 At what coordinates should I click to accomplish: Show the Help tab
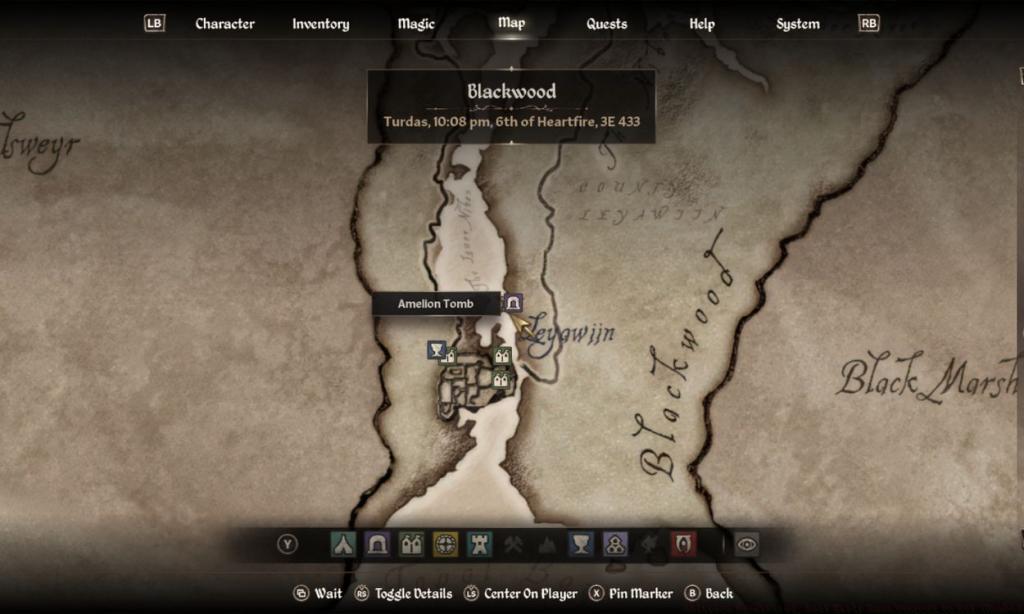coord(702,23)
